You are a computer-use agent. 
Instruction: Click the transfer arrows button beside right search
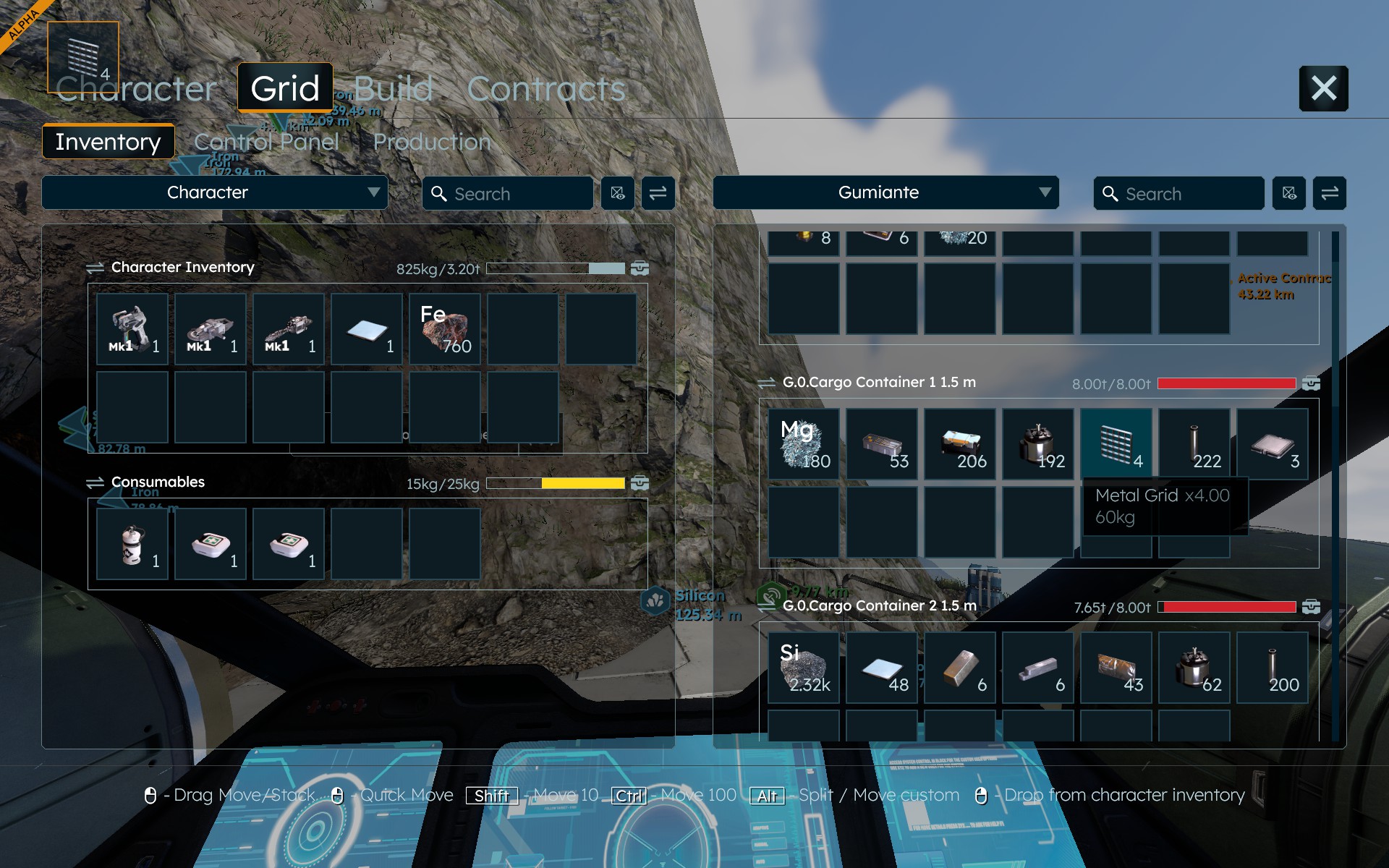(1330, 193)
